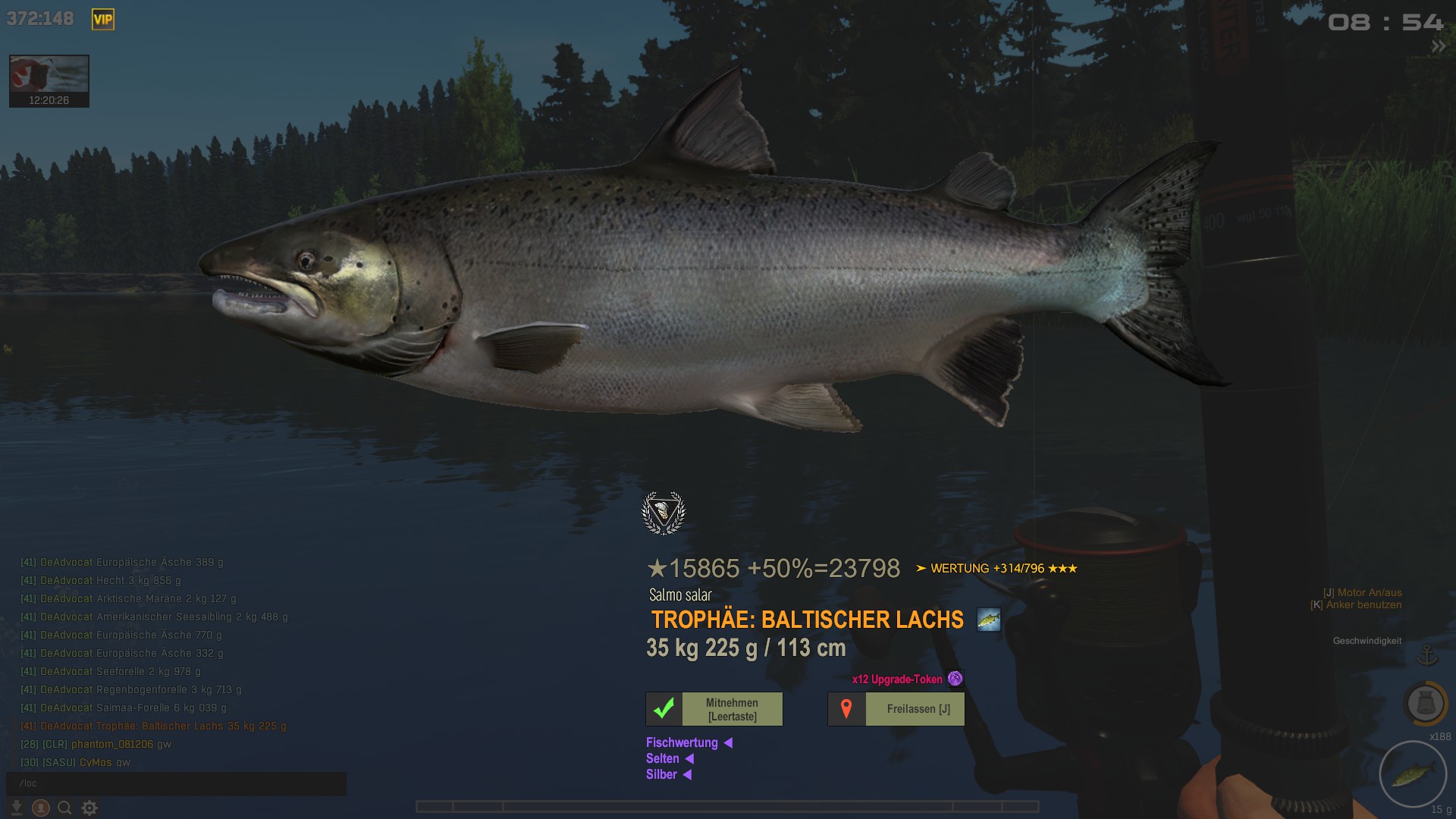Viewport: 1456px width, 819px height.
Task: Open the fish picture icon beside the trophy name
Action: pyautogui.click(x=989, y=620)
